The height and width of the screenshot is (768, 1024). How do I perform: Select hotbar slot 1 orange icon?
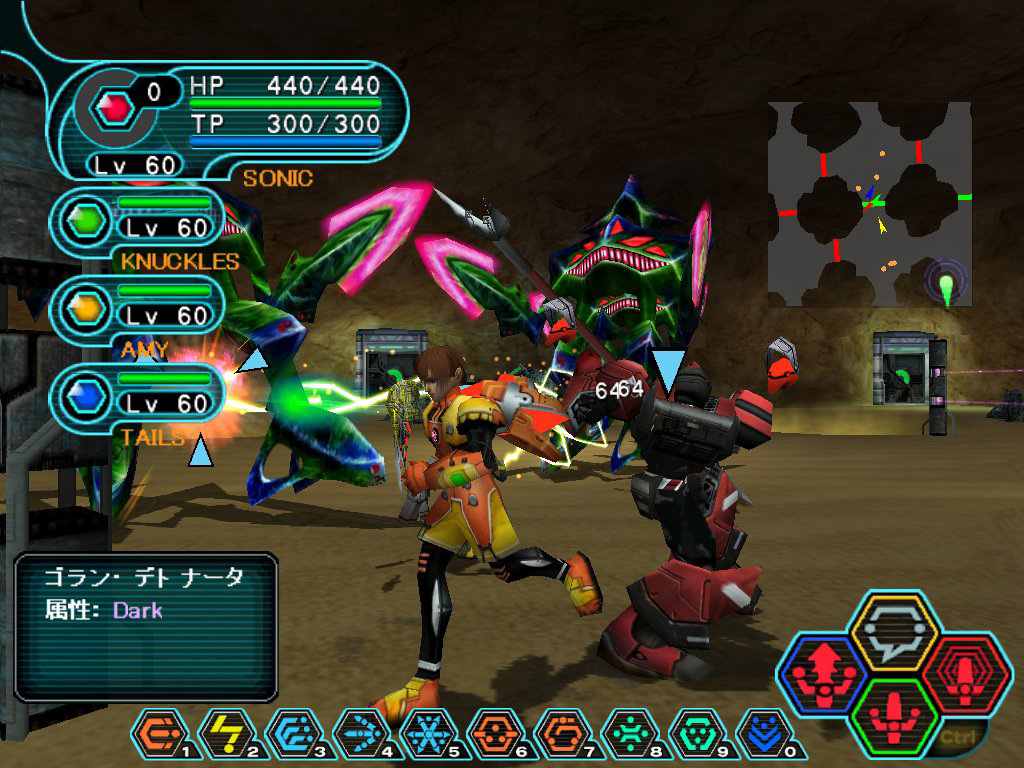tap(157, 734)
